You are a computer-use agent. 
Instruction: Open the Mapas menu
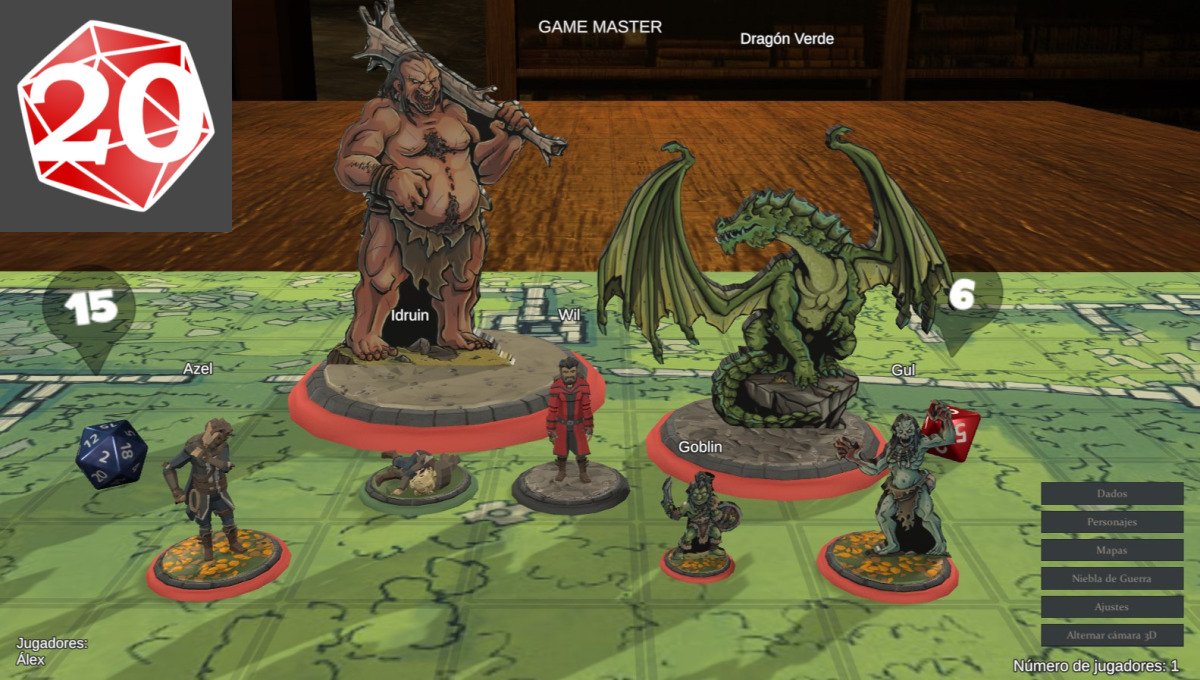tap(1112, 550)
